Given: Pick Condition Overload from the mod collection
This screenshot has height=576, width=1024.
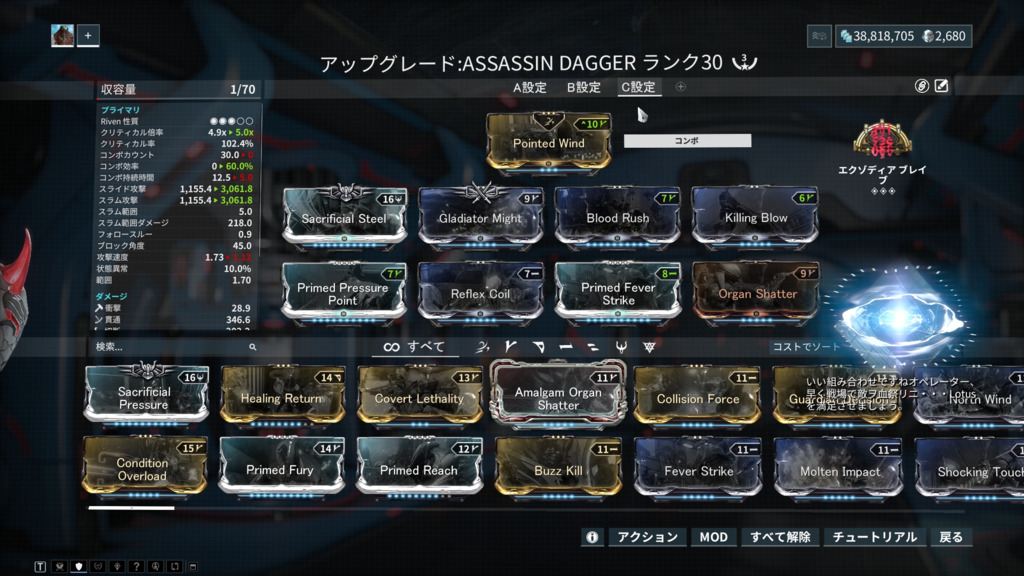Looking at the screenshot, I should [x=144, y=467].
